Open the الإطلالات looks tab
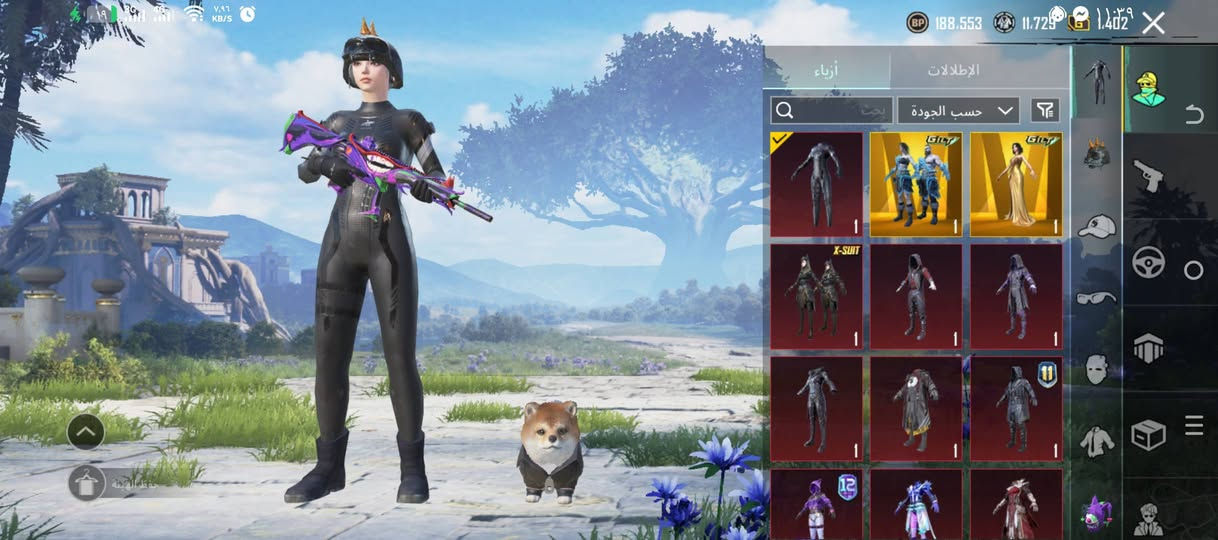 (952, 70)
